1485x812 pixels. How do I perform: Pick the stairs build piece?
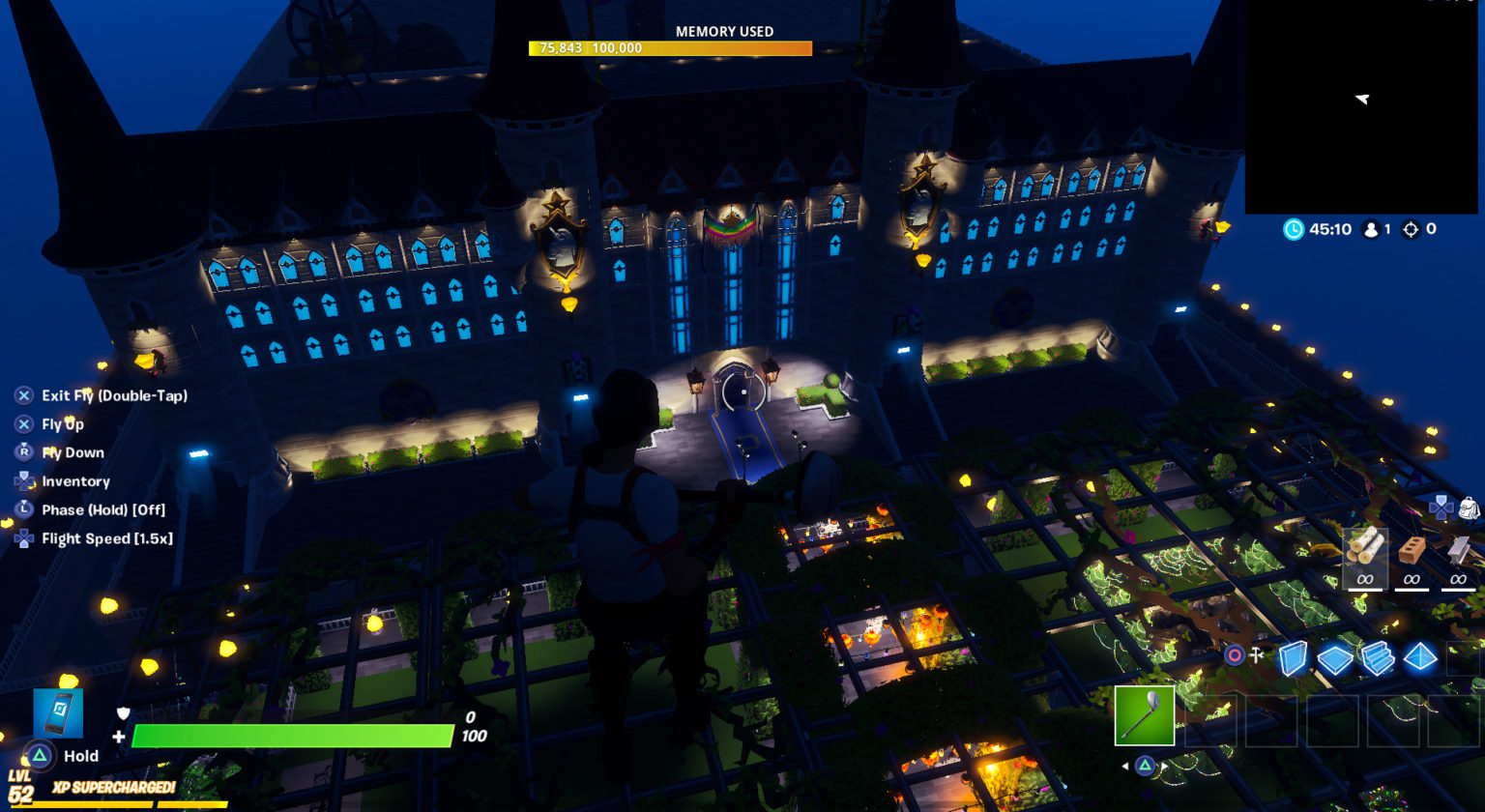[x=1378, y=657]
